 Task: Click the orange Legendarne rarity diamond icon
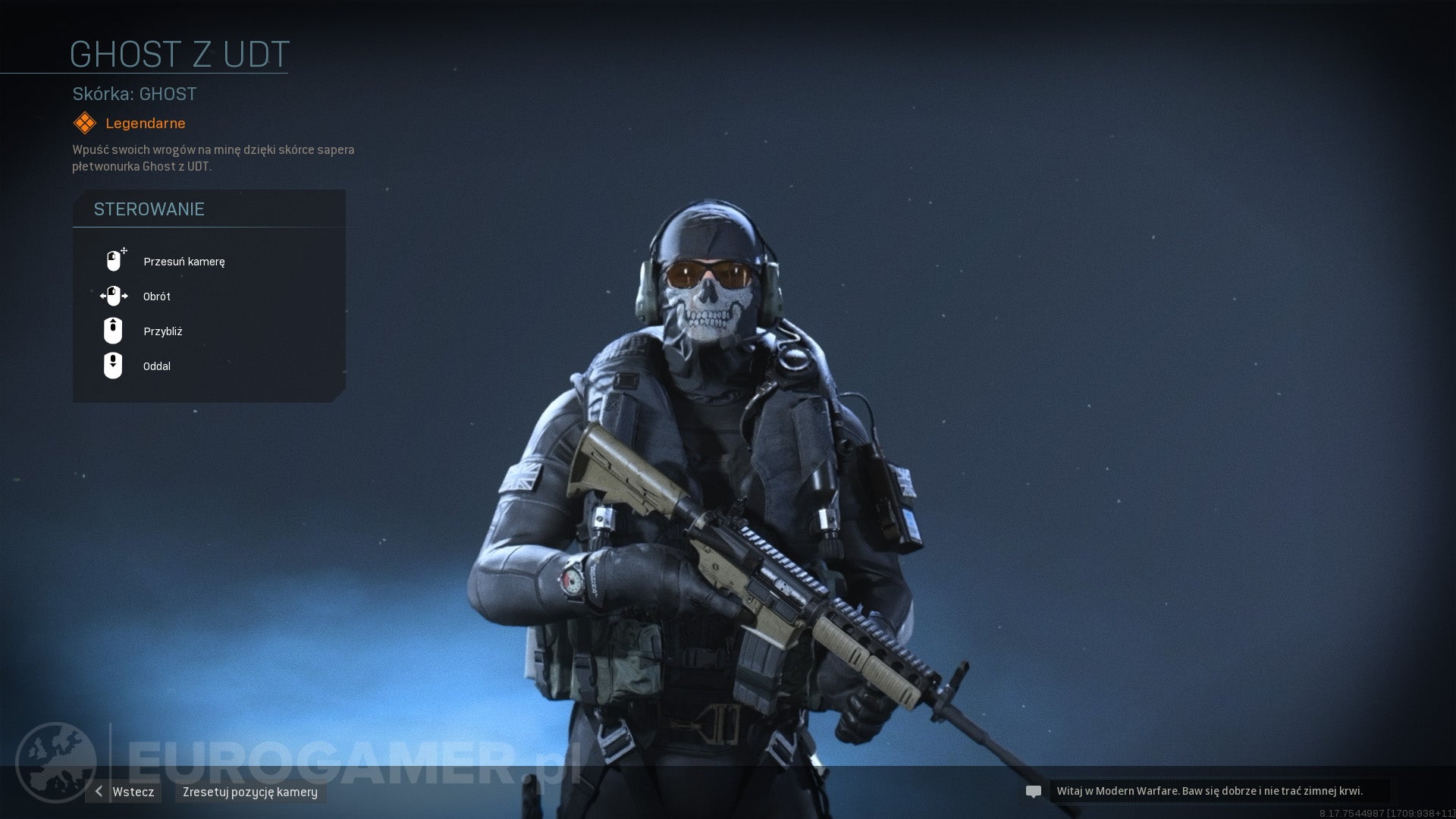pos(83,122)
